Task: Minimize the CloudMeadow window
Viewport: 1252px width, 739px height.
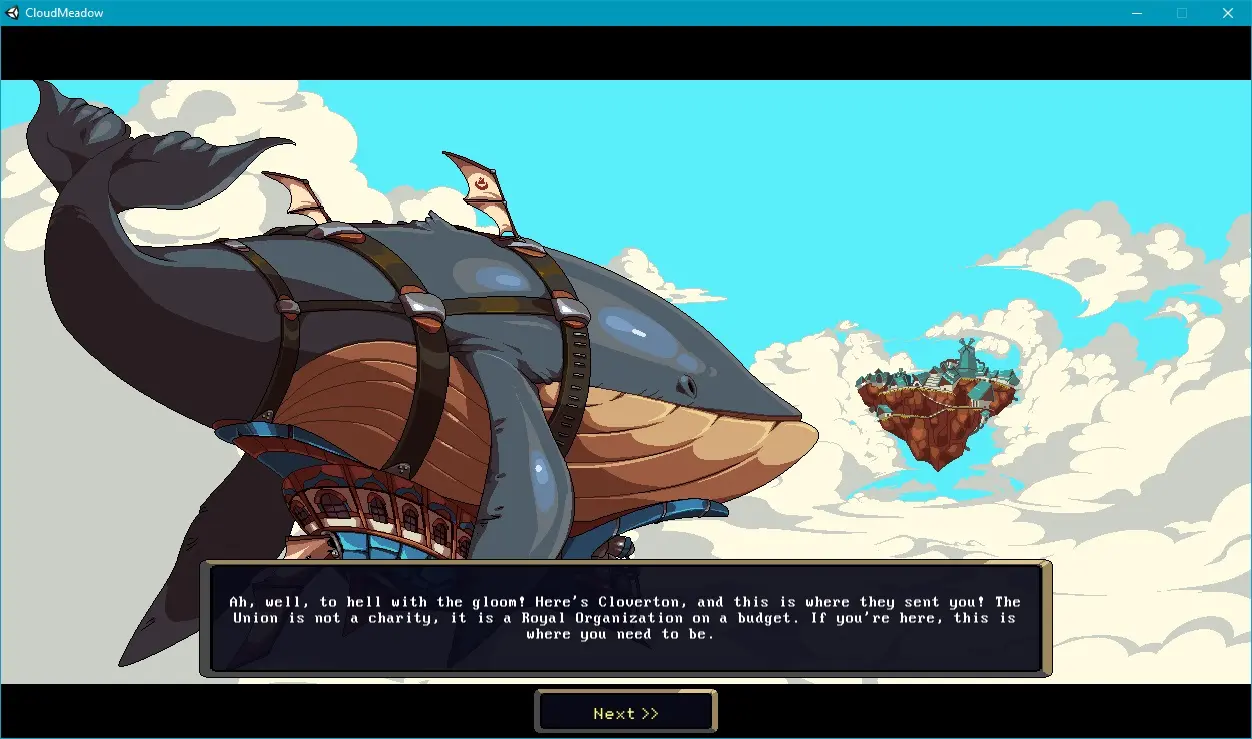Action: pos(1136,13)
